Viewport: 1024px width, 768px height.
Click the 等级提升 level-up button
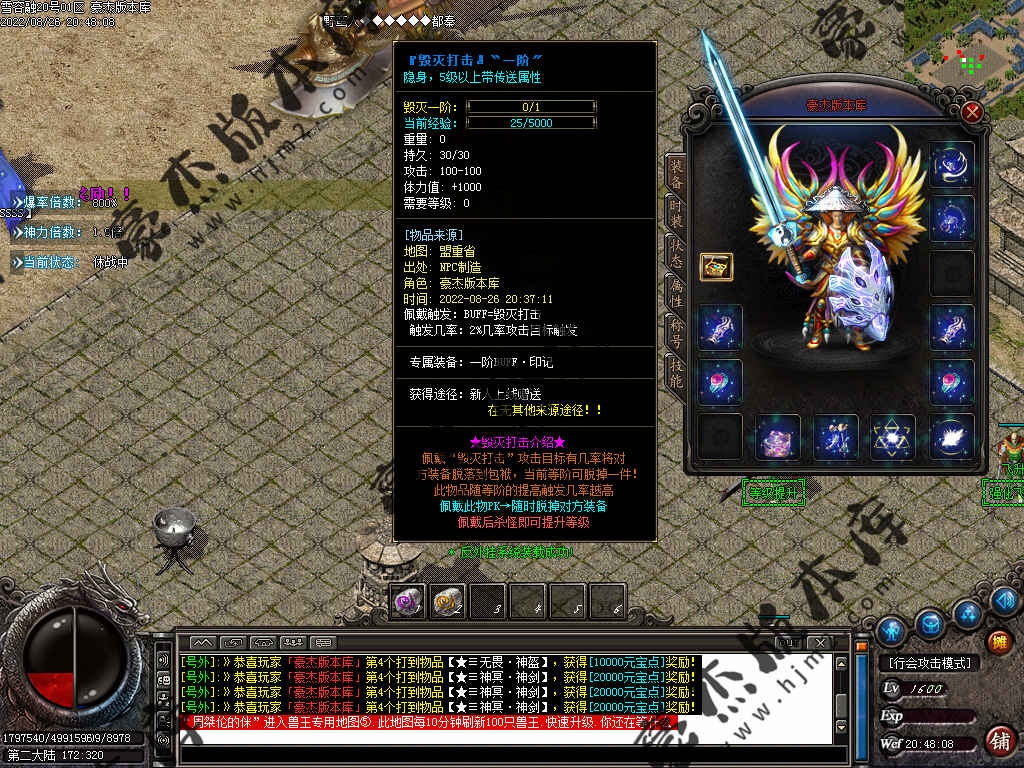click(x=774, y=492)
